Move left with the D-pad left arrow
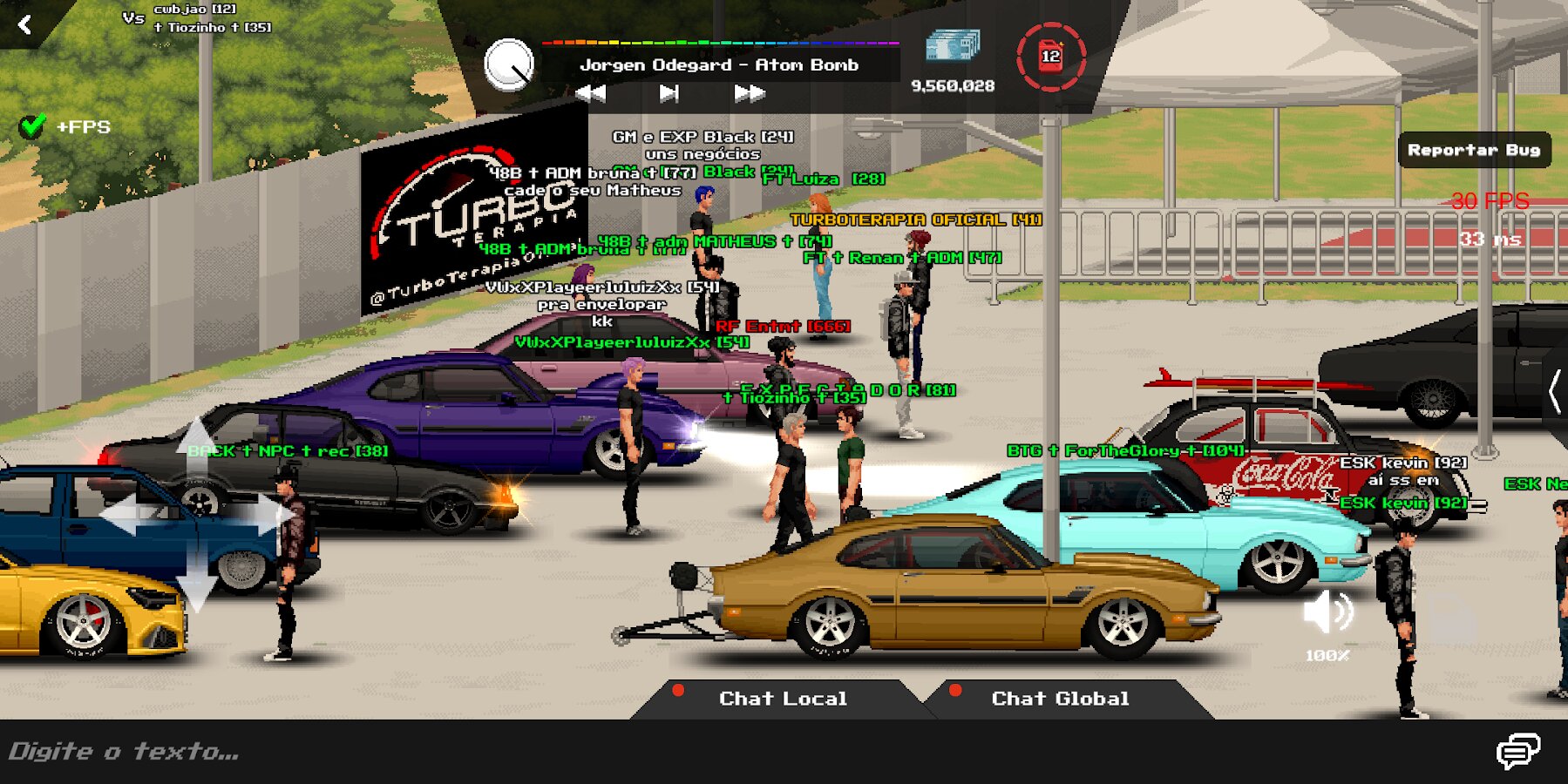The image size is (1568, 784). [124, 514]
